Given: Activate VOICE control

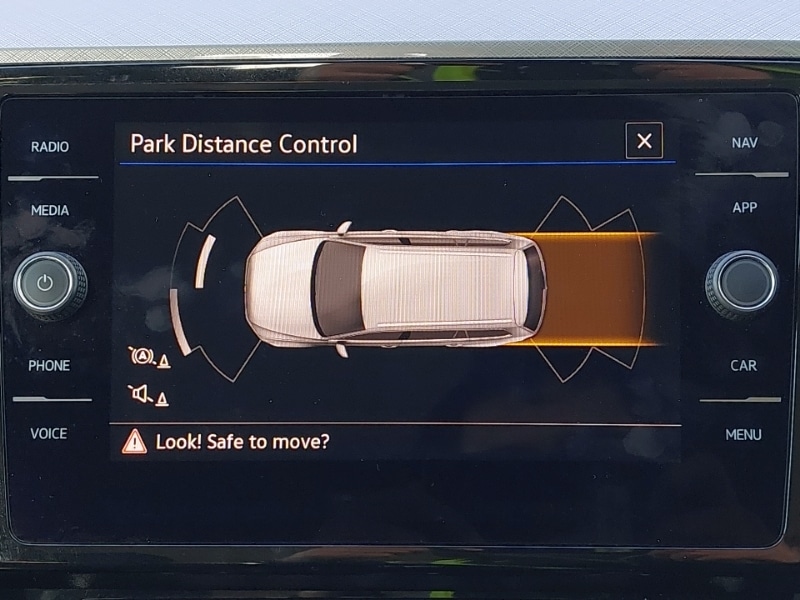Looking at the screenshot, I should pos(49,434).
